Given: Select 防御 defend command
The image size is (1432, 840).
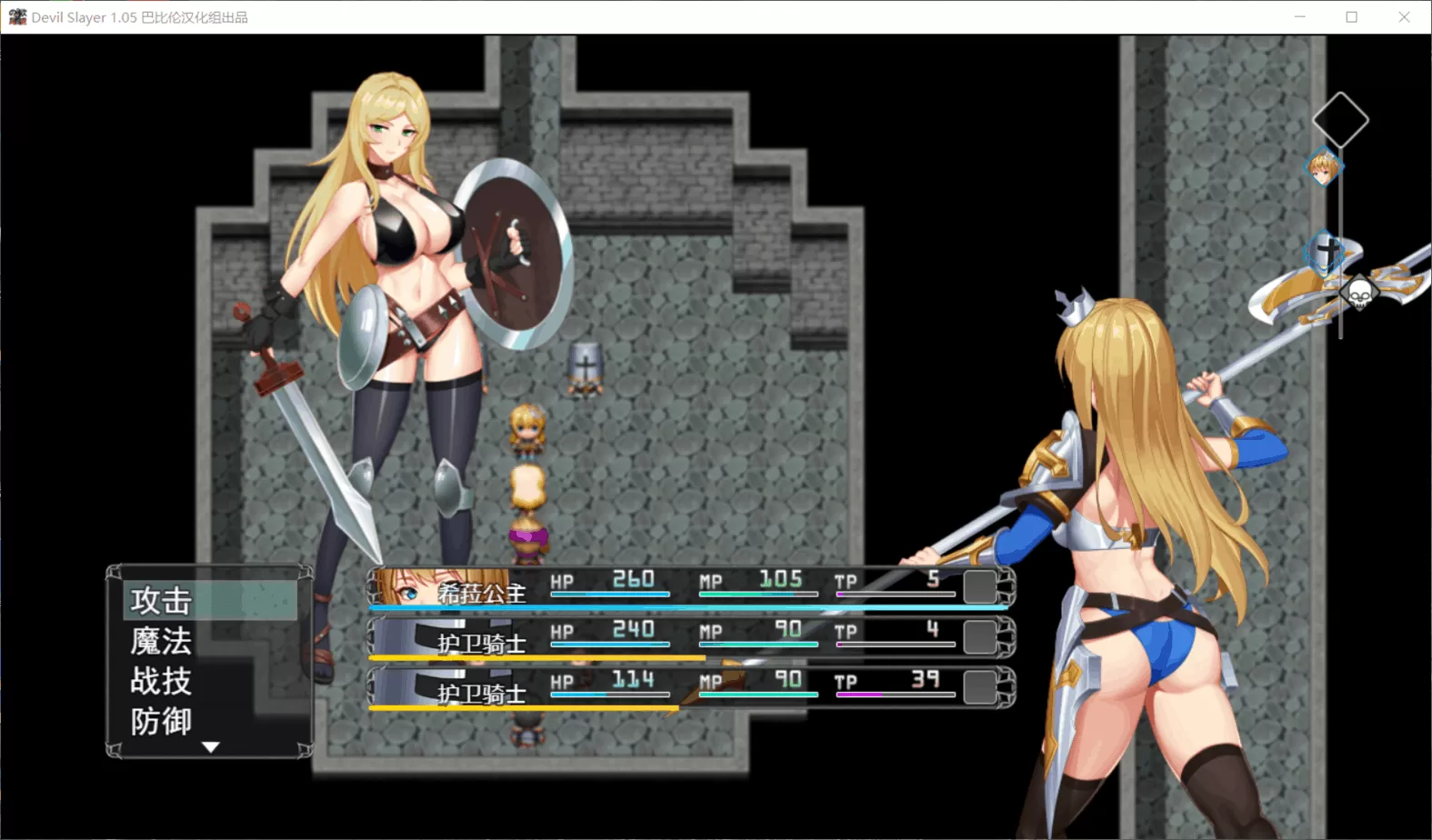Looking at the screenshot, I should [162, 722].
